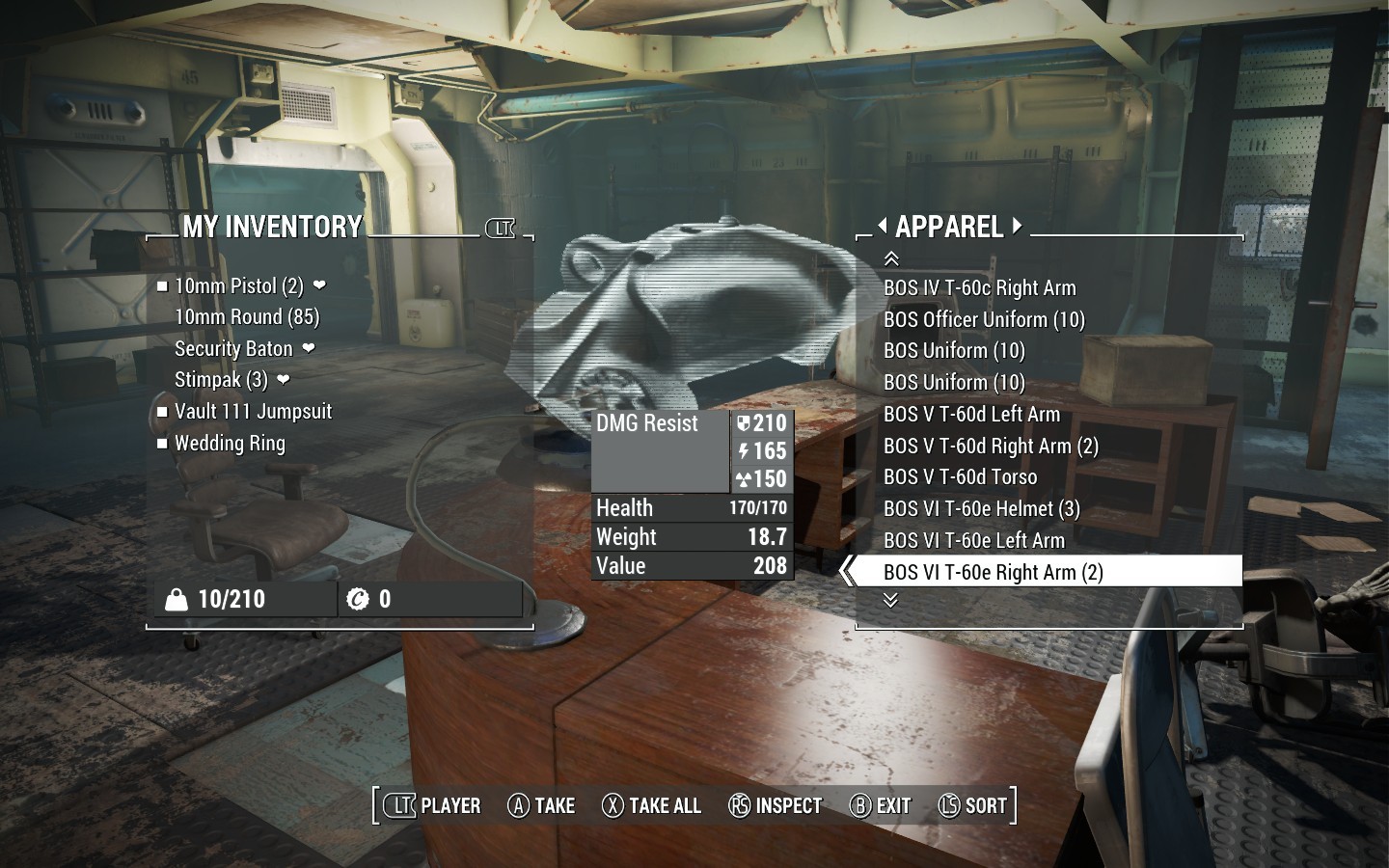Viewport: 1389px width, 868px height.
Task: Choose the Wedding Ring item
Action: pos(230,444)
